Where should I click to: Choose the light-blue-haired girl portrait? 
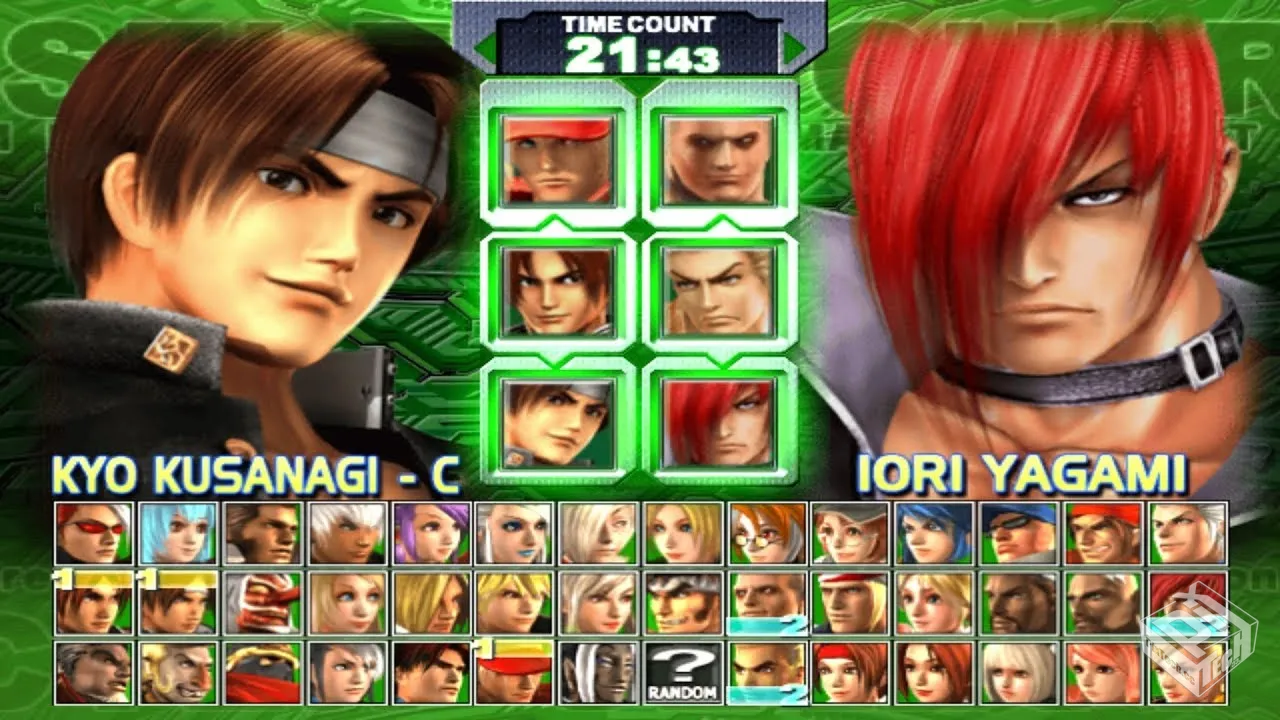coord(178,533)
